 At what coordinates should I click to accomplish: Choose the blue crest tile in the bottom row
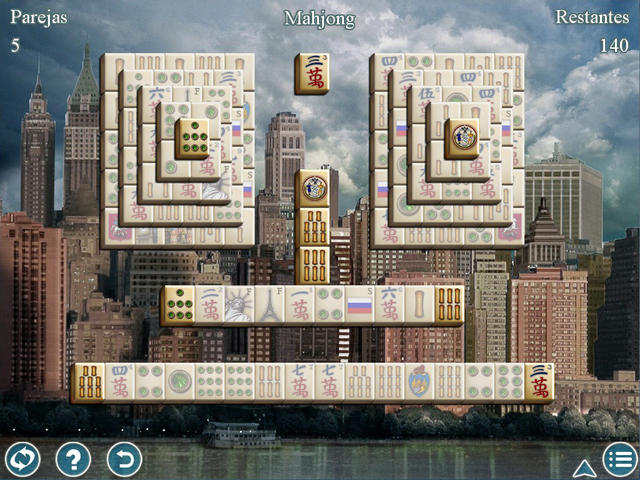(419, 383)
